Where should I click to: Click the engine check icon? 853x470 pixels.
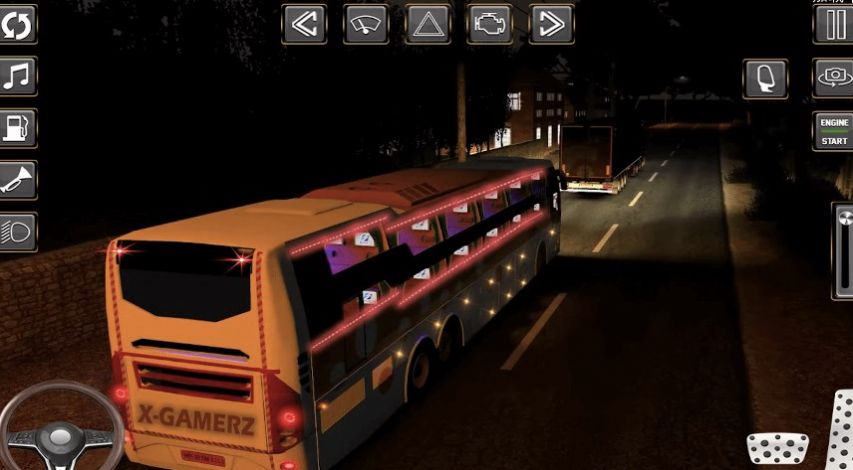point(490,24)
